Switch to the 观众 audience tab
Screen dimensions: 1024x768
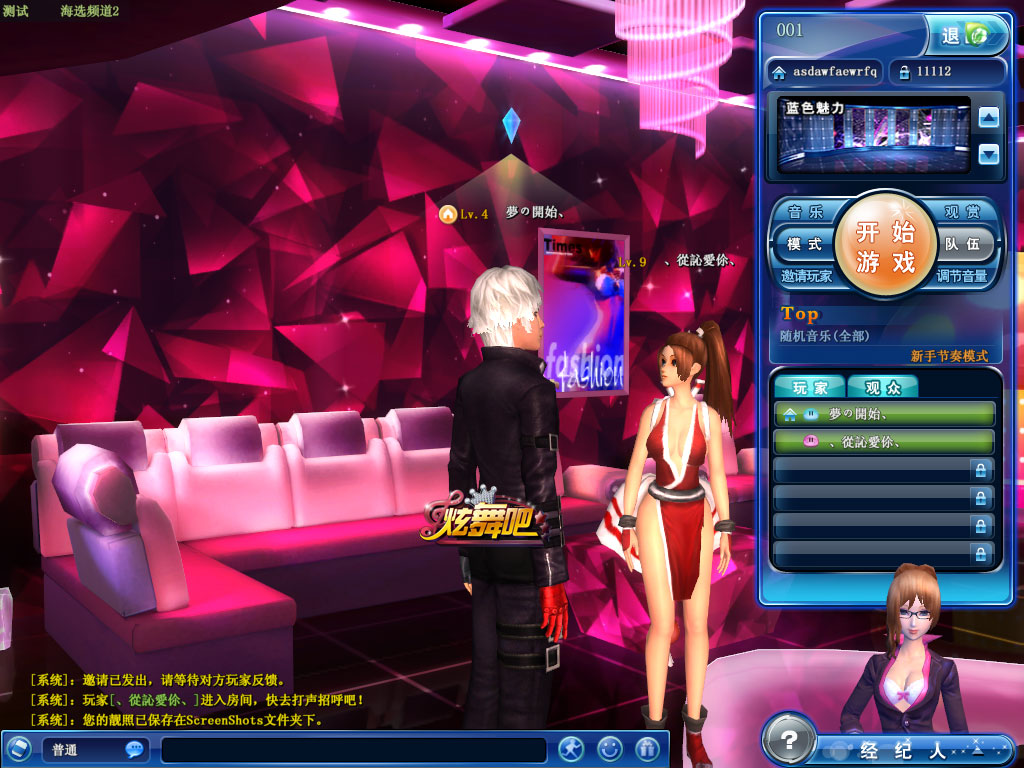pos(882,387)
